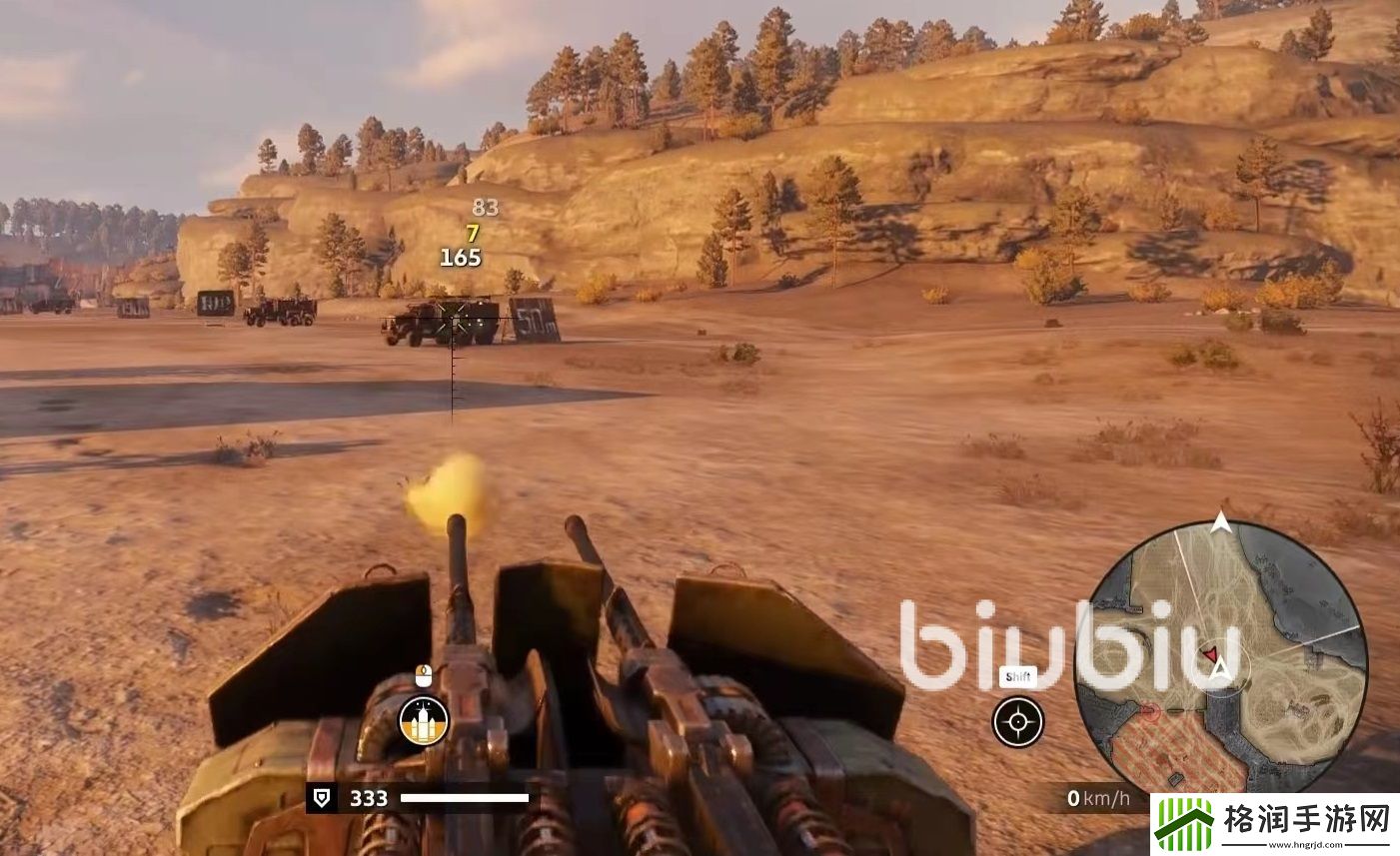Toggle the crosshair scope aim icon

click(1017, 721)
